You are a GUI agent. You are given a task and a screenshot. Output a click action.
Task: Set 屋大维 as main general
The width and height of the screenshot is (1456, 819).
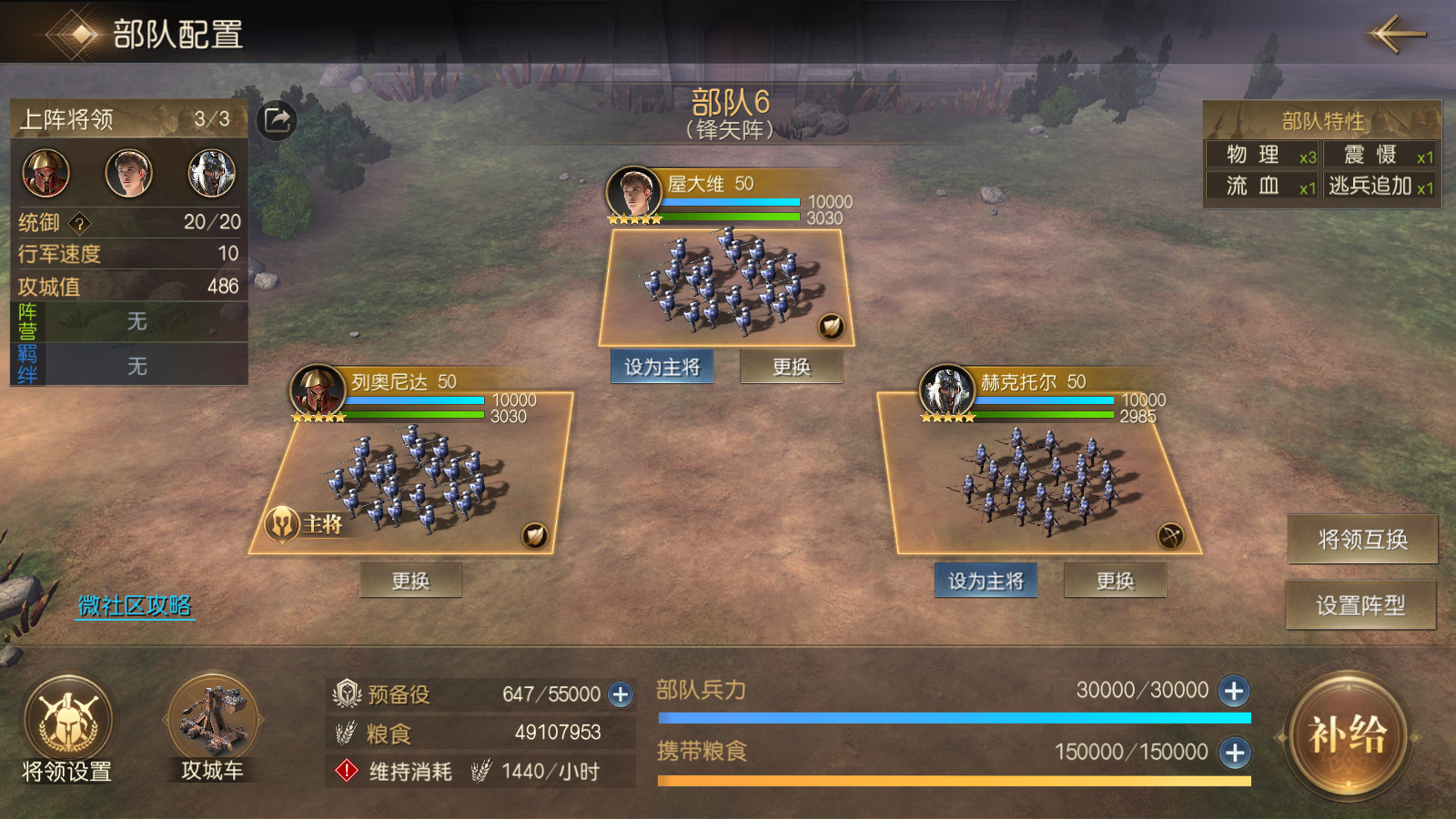(662, 367)
